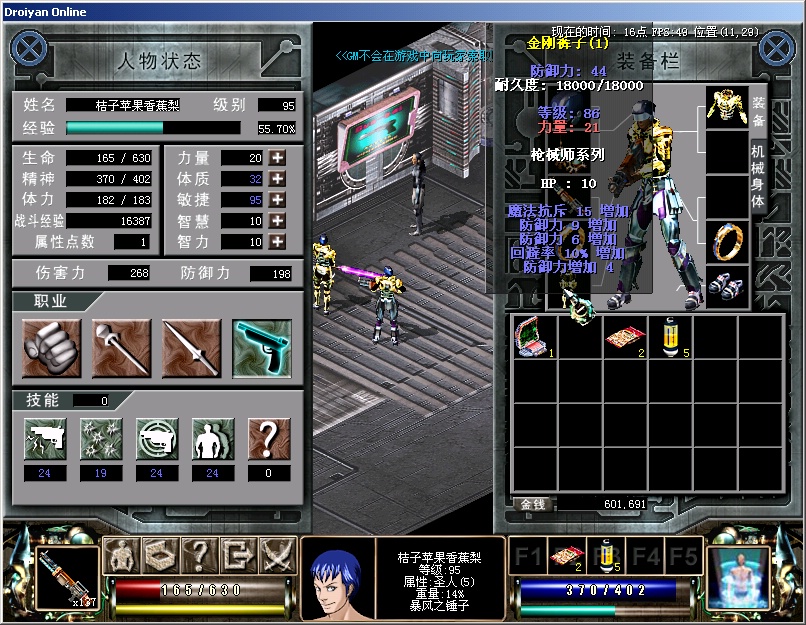806x625 pixels.
Task: Open the question mark skill slot
Action: tap(268, 439)
